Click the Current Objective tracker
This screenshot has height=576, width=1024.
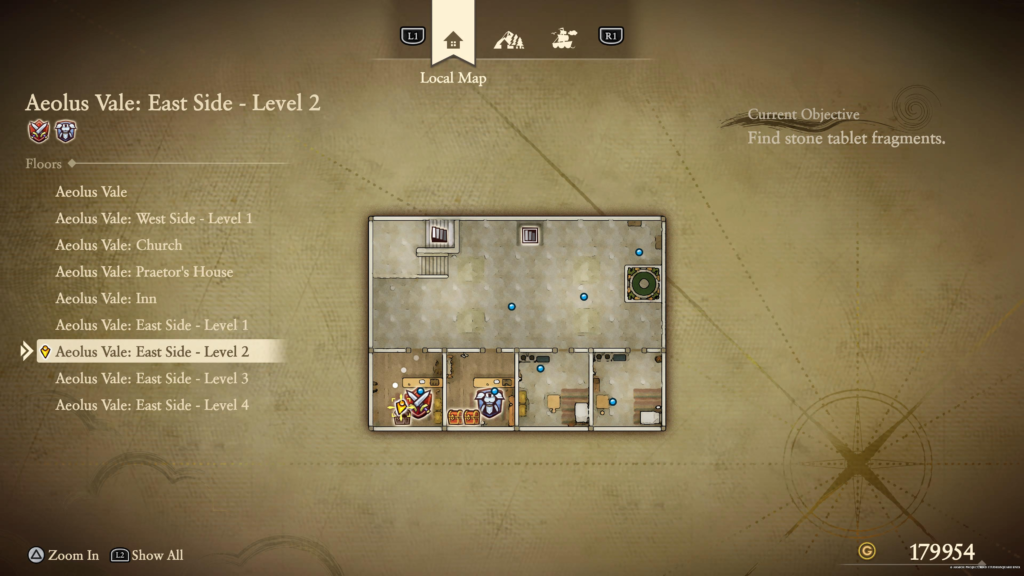point(846,128)
